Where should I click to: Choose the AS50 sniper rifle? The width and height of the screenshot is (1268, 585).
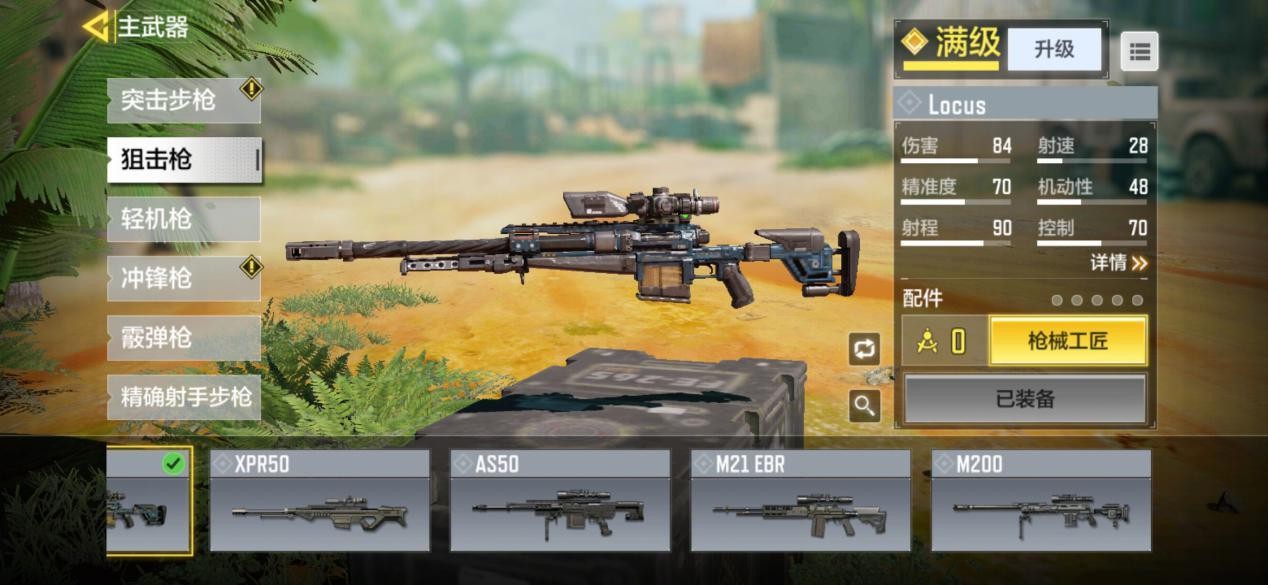[559, 501]
